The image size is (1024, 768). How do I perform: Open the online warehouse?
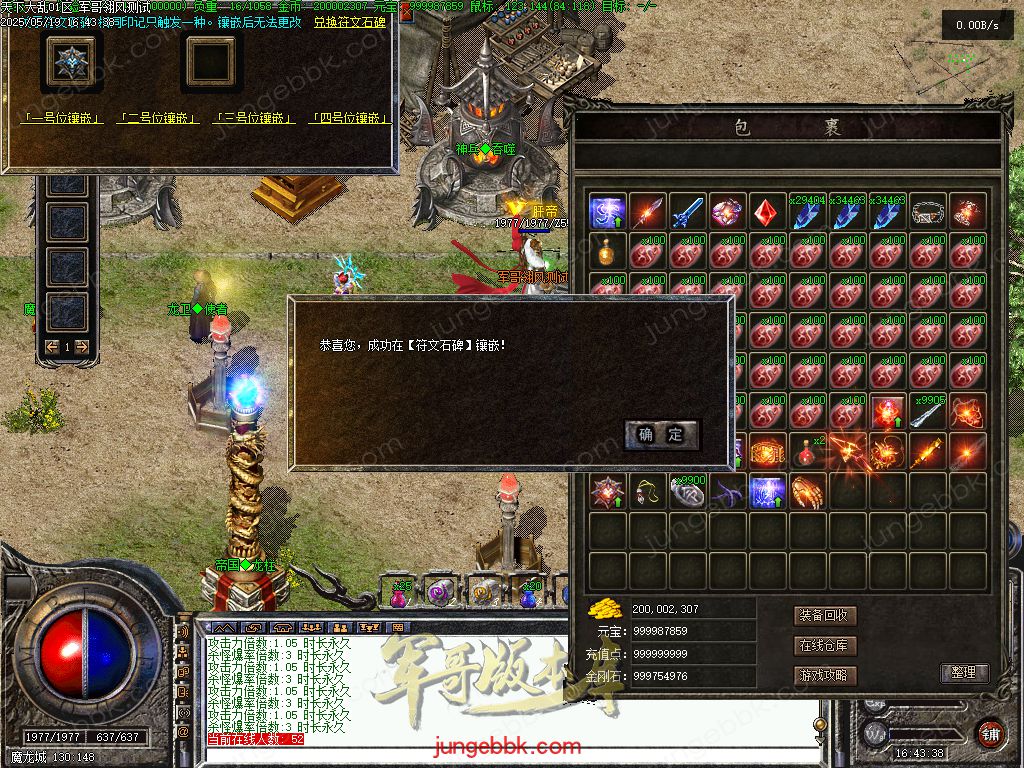[x=825, y=646]
